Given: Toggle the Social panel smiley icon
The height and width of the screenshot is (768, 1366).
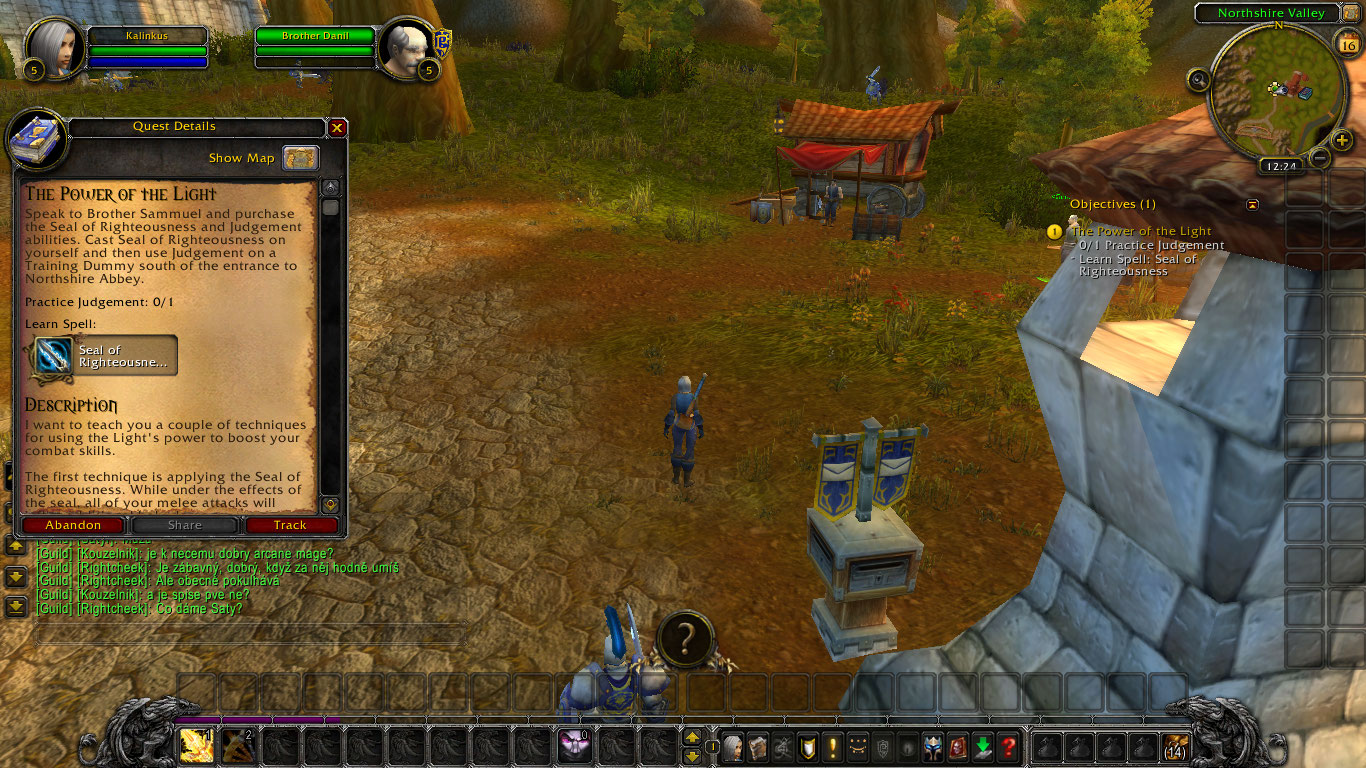Looking at the screenshot, I should [x=856, y=748].
